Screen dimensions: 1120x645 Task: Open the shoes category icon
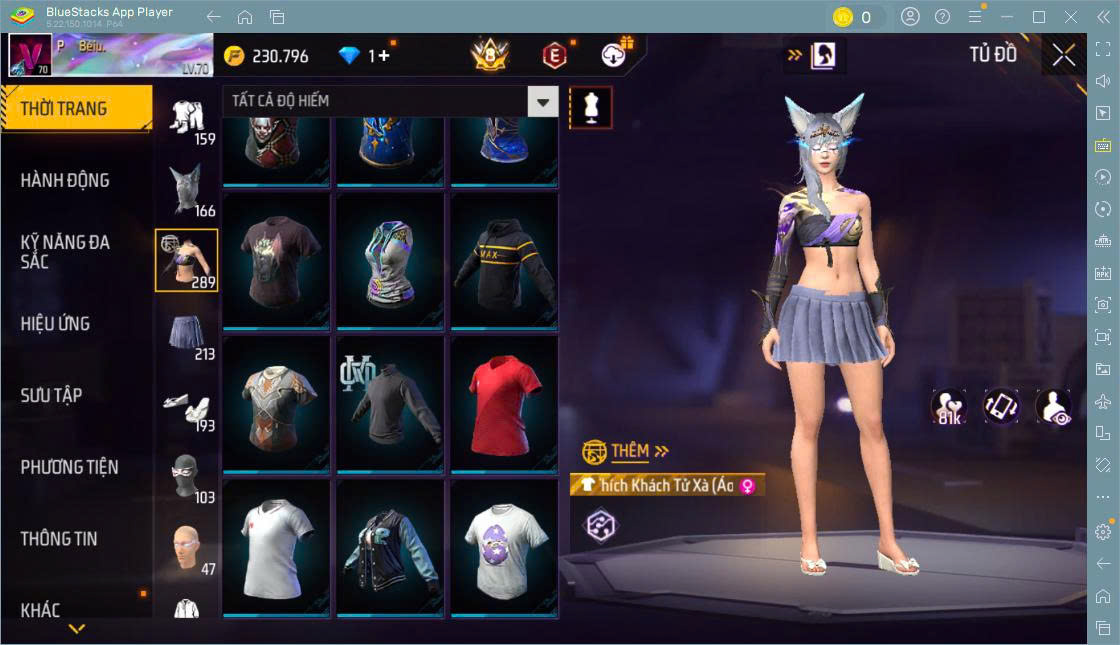point(187,406)
